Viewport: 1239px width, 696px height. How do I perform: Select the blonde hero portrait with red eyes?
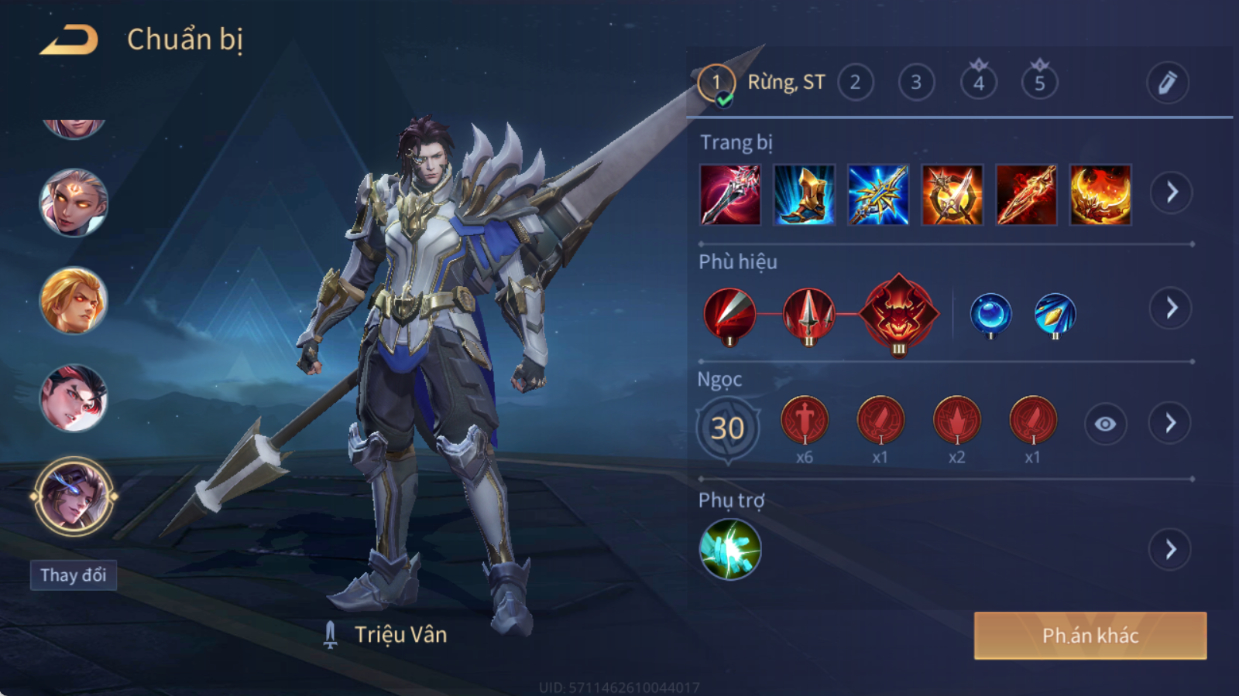(73, 300)
